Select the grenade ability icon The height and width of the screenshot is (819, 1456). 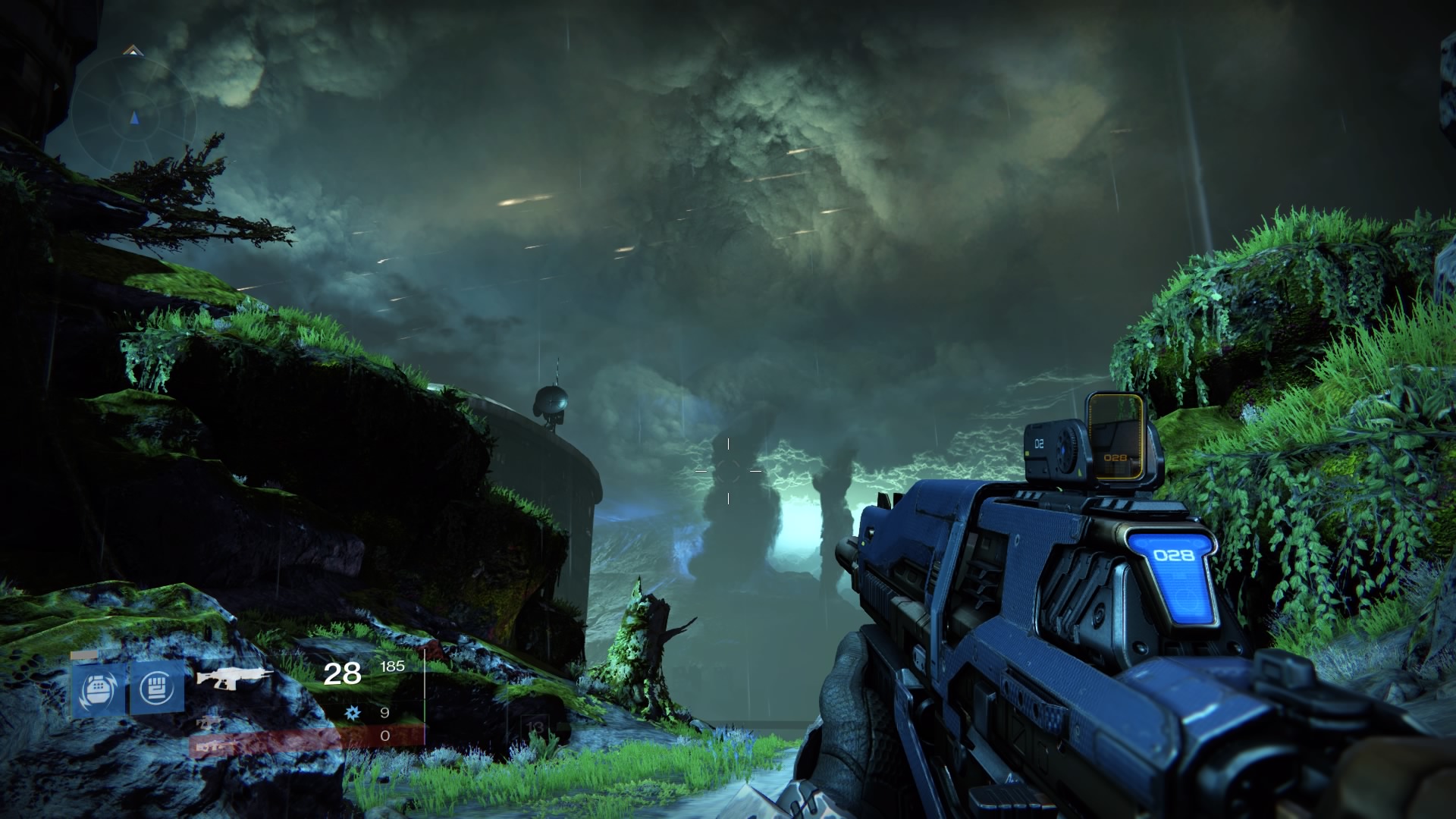point(99,689)
